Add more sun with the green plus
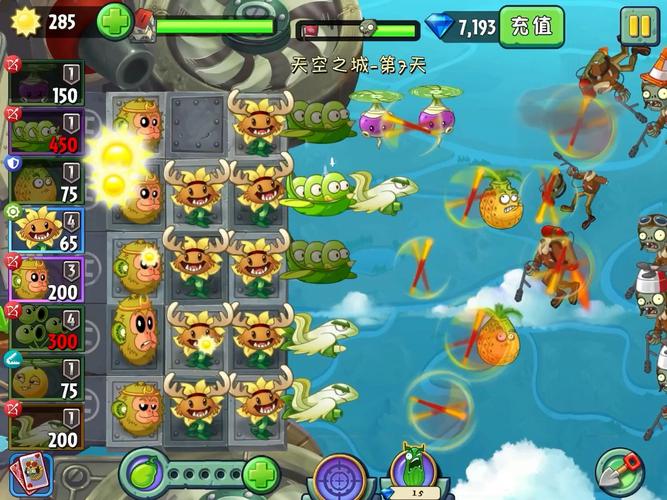667x500 pixels. (113, 22)
